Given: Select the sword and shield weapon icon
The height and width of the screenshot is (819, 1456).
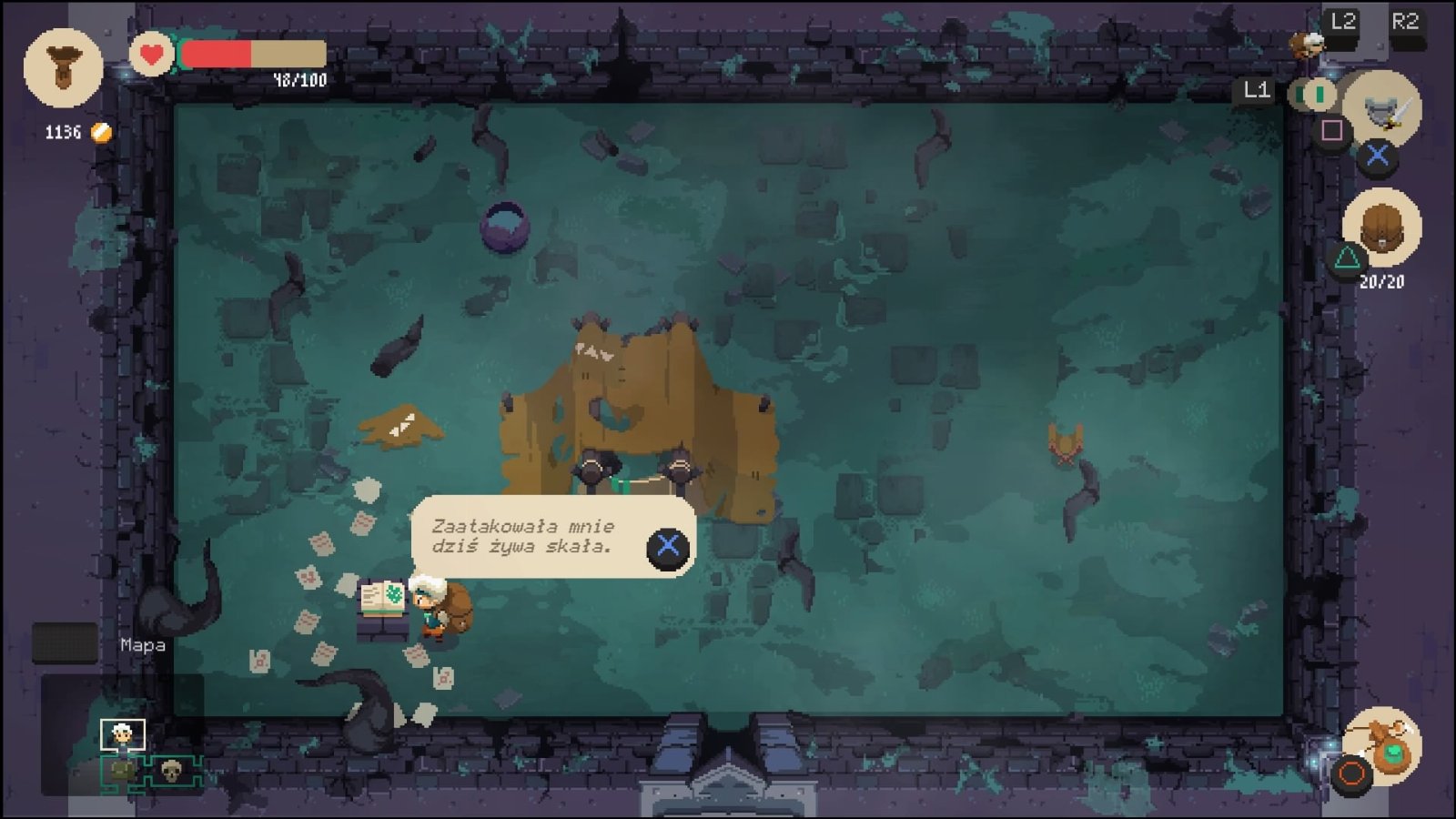Looking at the screenshot, I should tap(1383, 109).
